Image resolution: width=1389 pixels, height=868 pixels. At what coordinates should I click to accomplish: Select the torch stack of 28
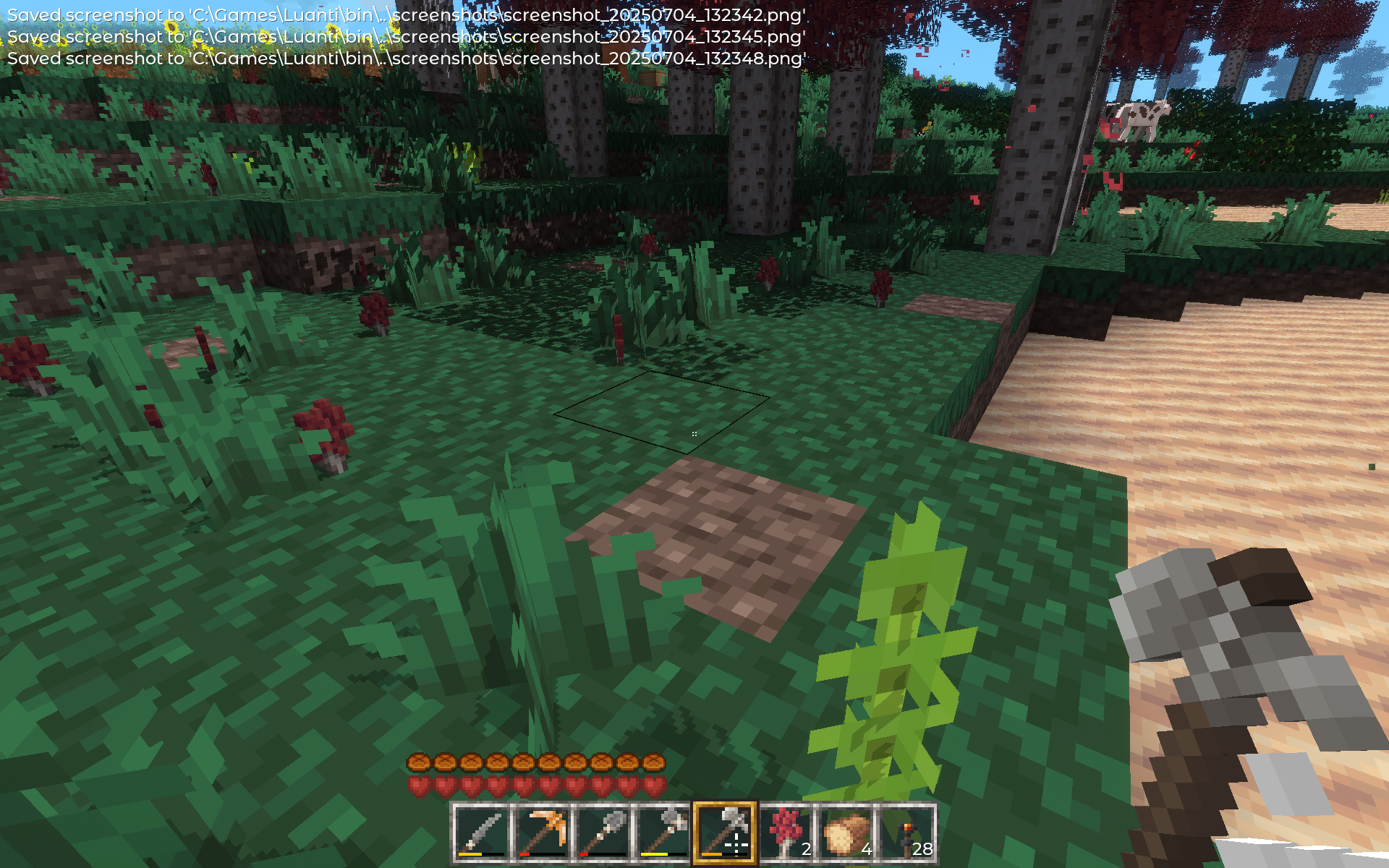coord(907,833)
